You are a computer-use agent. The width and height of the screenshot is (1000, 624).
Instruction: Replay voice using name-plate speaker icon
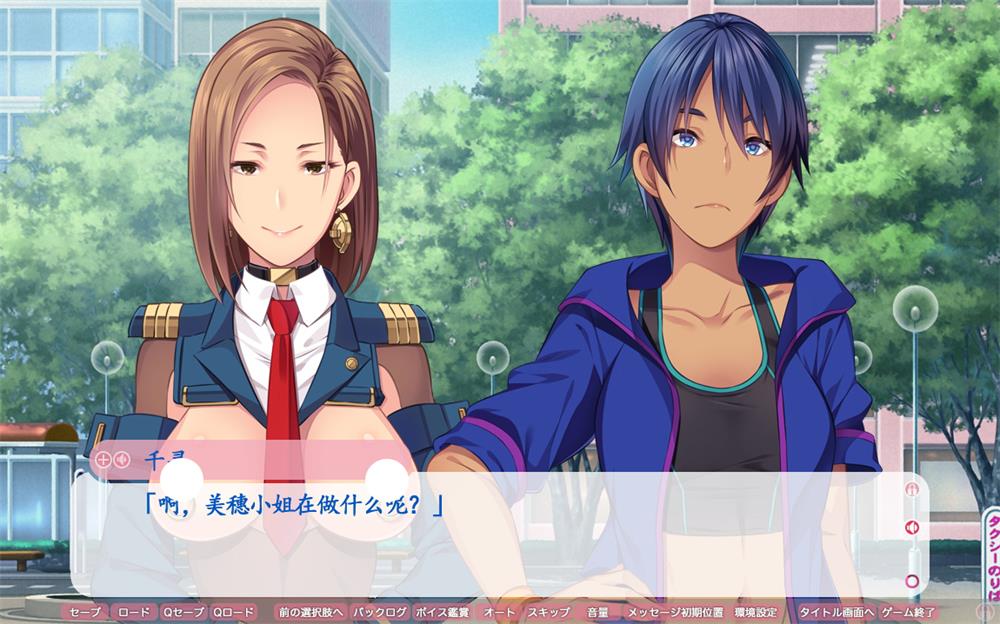(x=121, y=460)
